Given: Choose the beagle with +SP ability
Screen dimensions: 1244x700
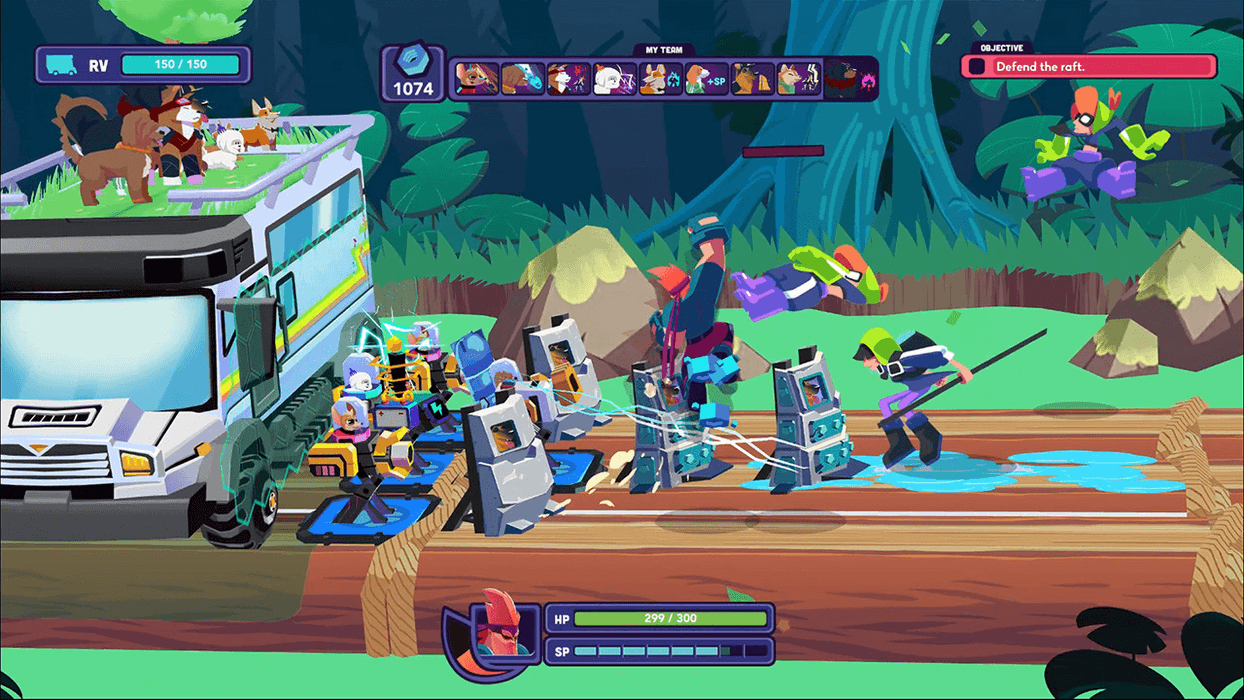Looking at the screenshot, I should [x=706, y=79].
